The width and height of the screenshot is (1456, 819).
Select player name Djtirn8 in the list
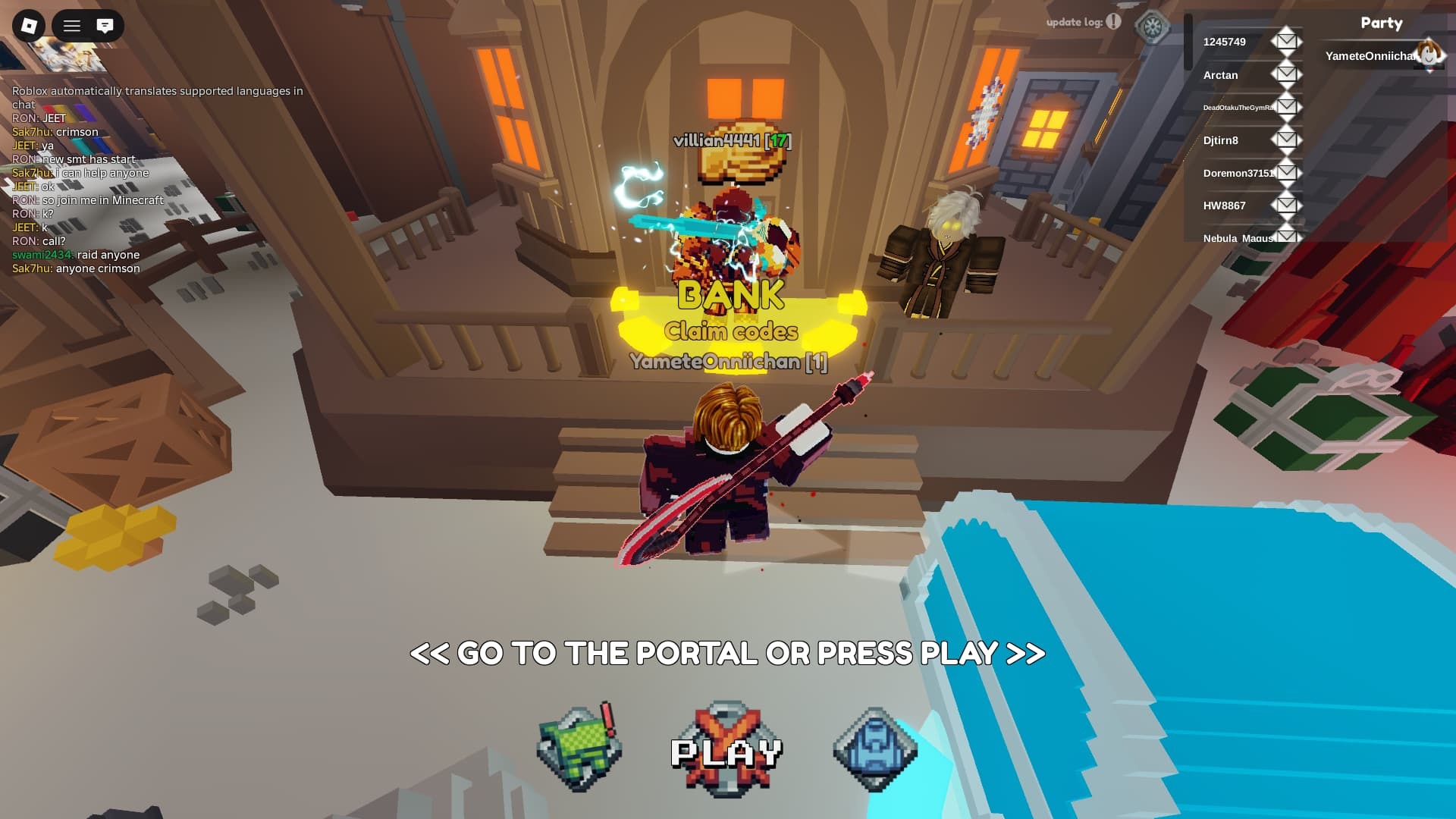[x=1219, y=140]
